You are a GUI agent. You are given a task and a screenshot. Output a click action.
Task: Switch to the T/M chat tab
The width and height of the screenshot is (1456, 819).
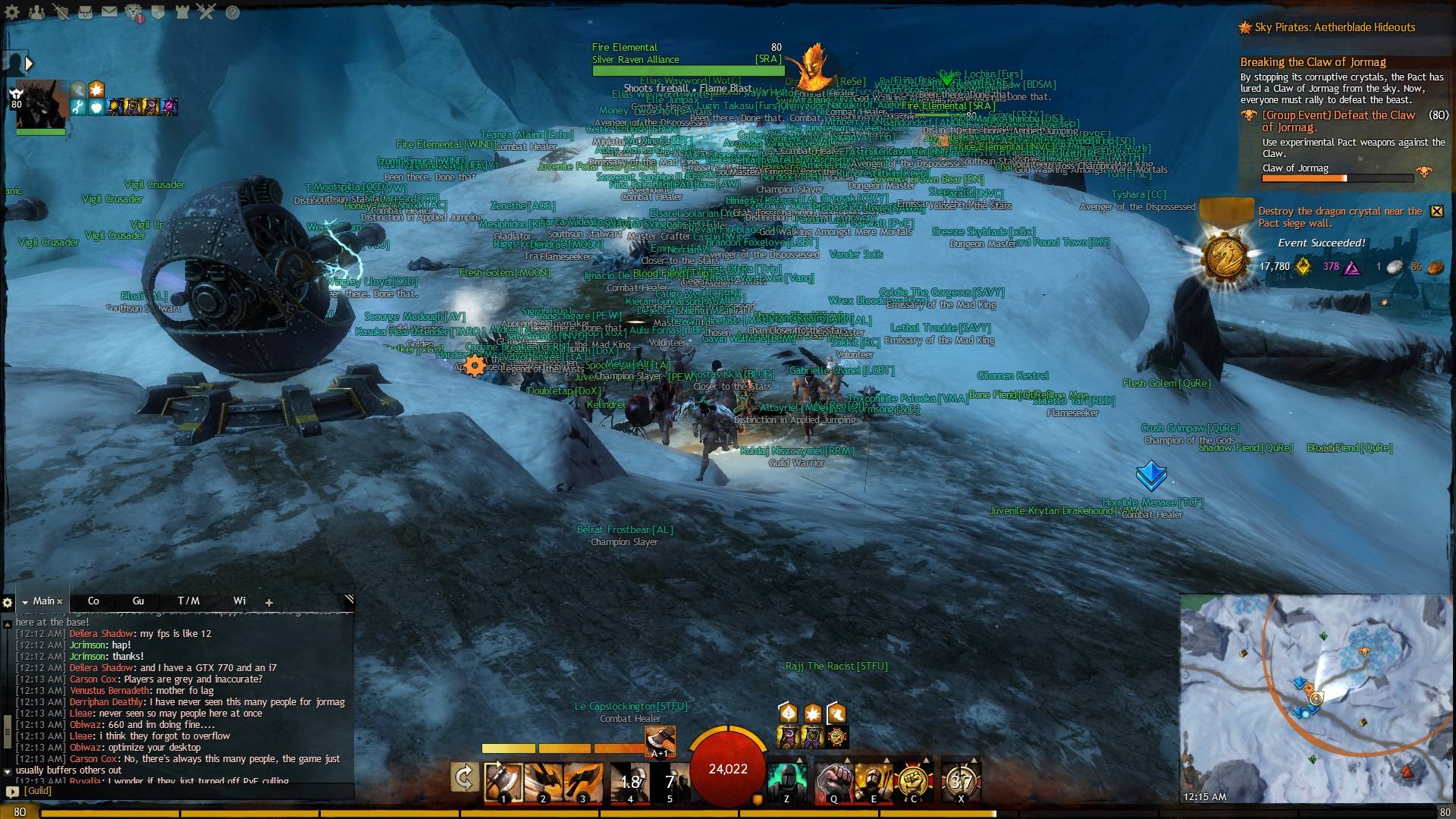pyautogui.click(x=187, y=601)
